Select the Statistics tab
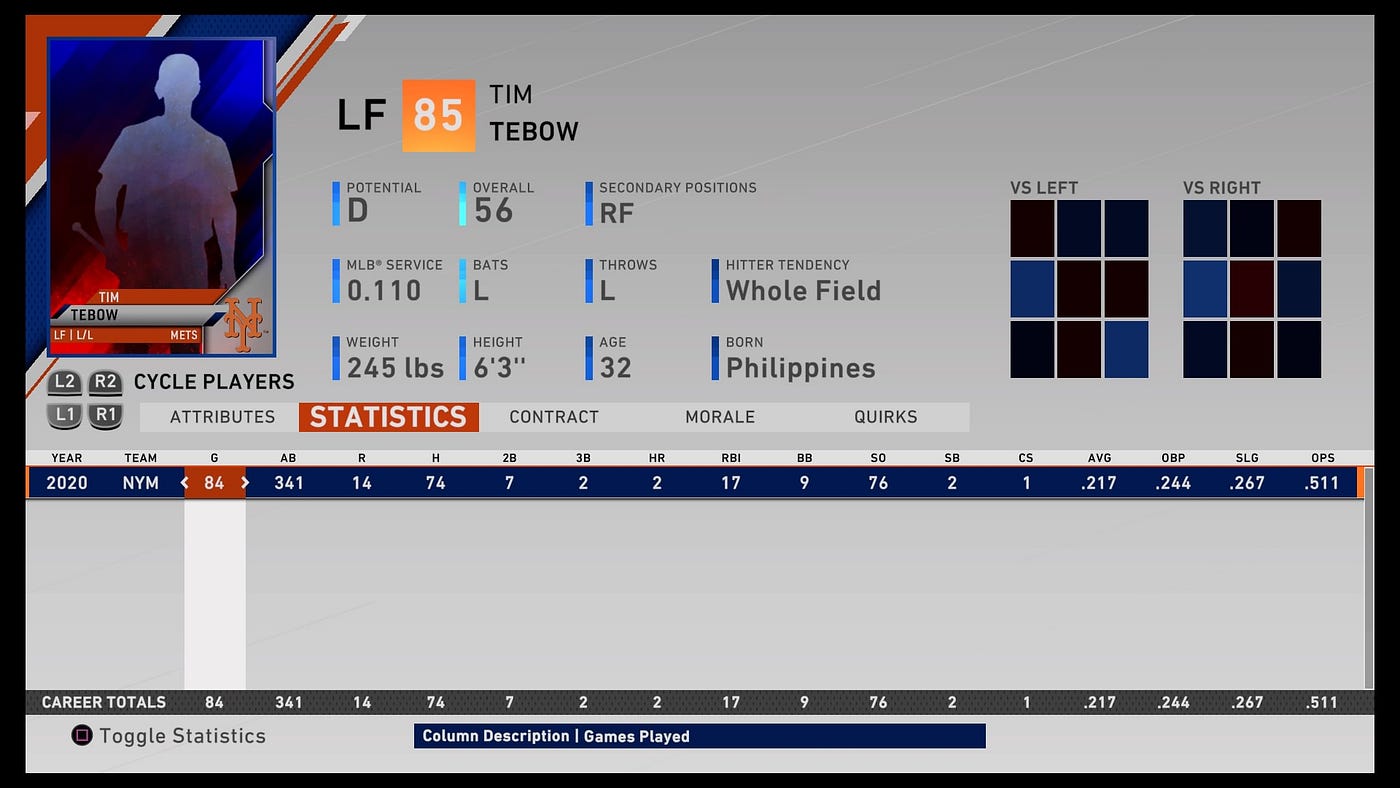The height and width of the screenshot is (788, 1400). pyautogui.click(x=388, y=417)
